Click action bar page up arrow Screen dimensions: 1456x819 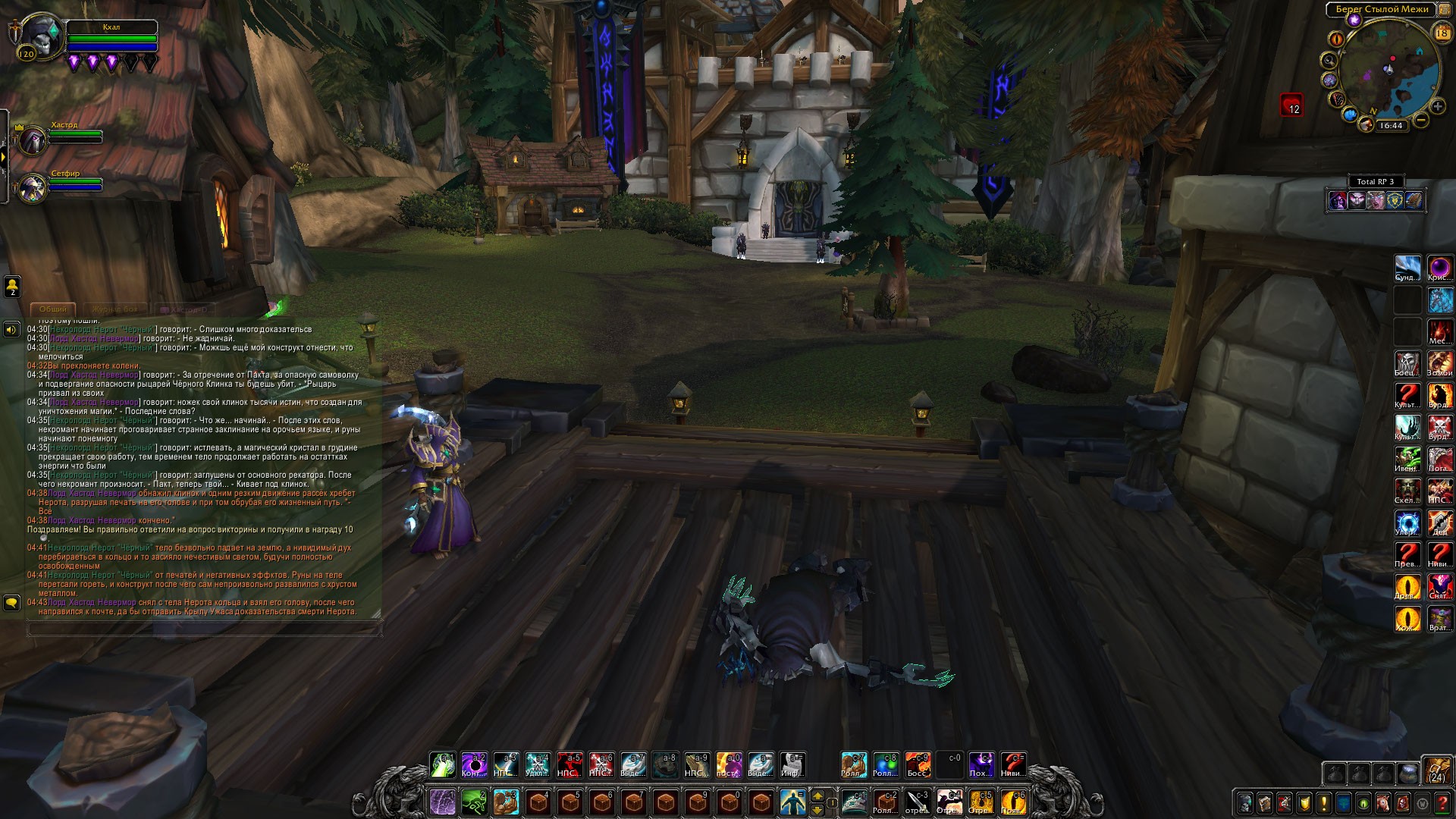(x=817, y=795)
